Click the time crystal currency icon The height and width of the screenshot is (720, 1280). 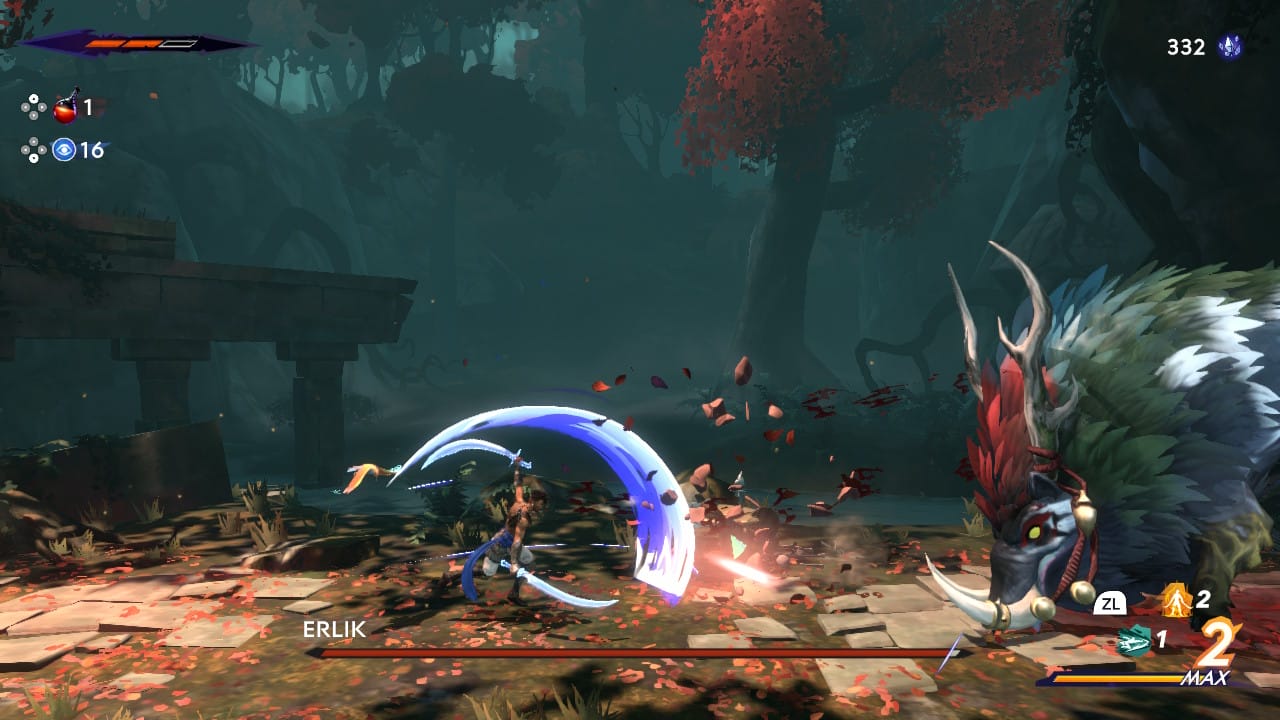[x=1229, y=47]
